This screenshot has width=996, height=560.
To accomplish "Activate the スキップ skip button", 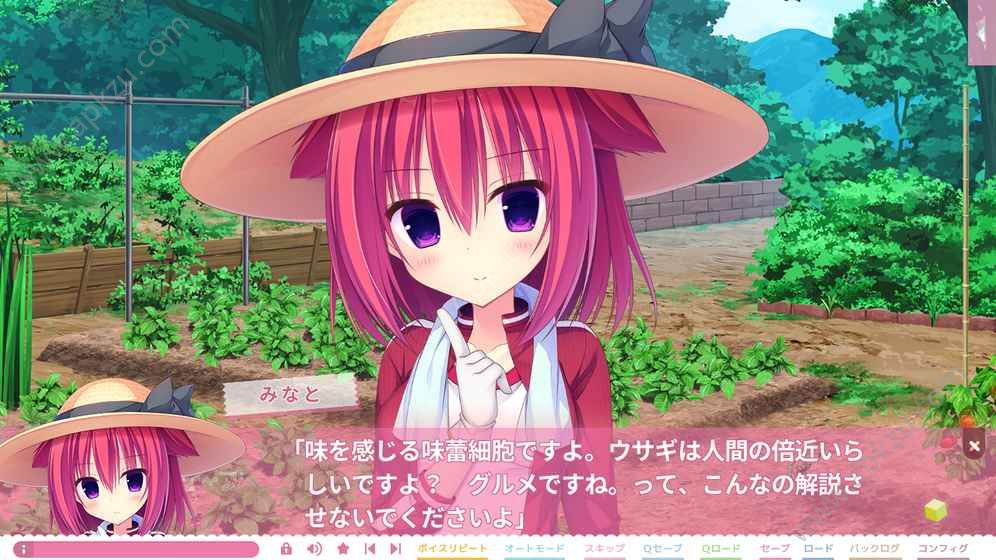I will [x=604, y=549].
